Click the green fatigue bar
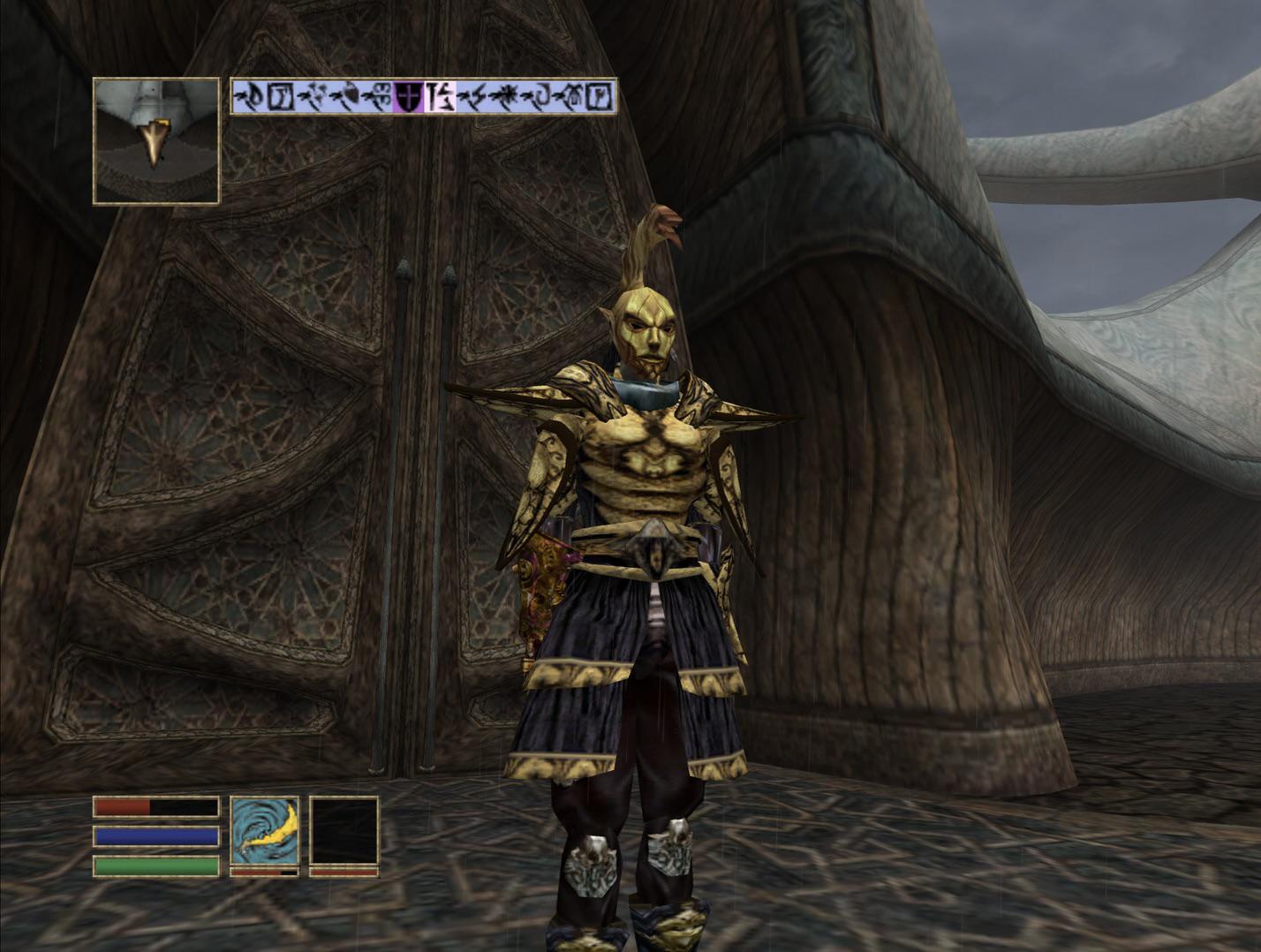1261x952 pixels. click(x=155, y=863)
